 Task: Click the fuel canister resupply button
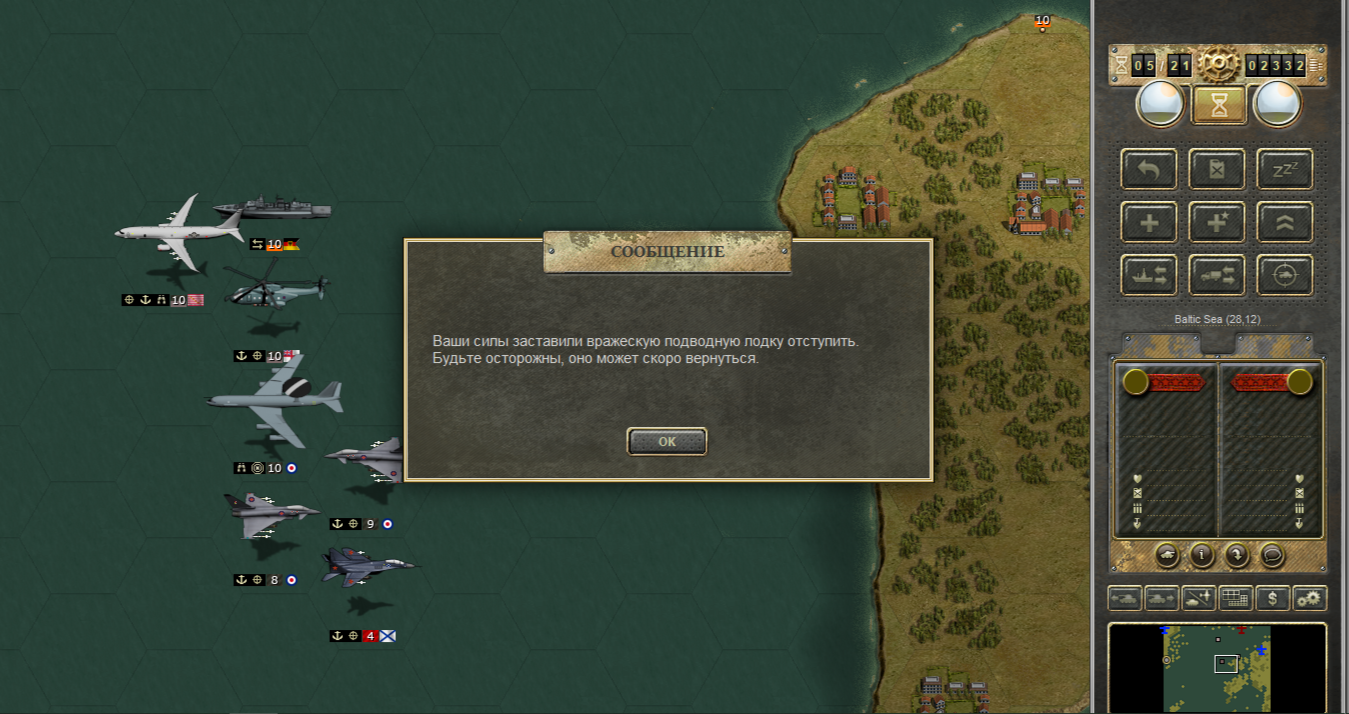click(1217, 169)
